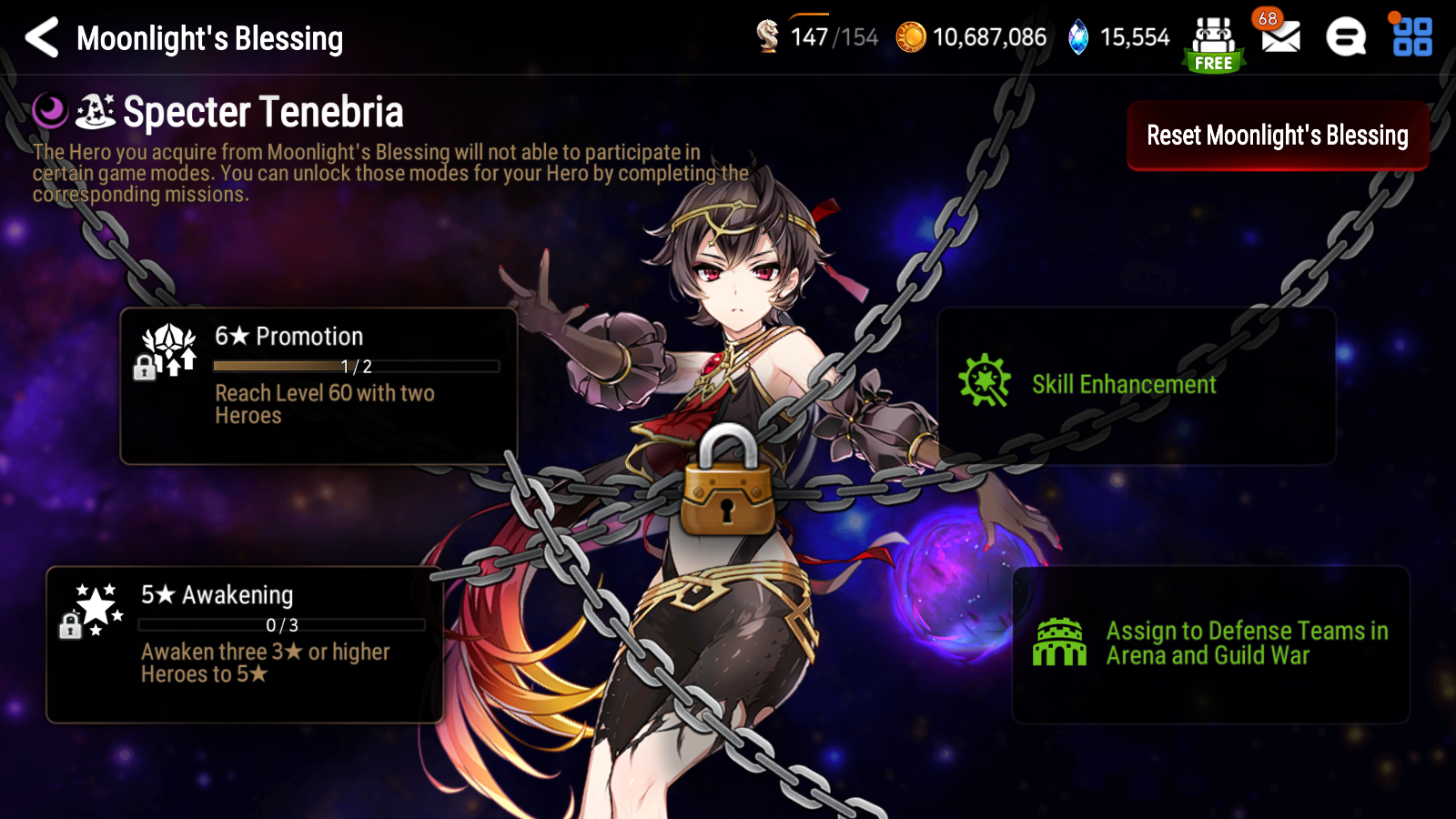This screenshot has width=1456, height=819.
Task: Open the chat speech bubble icon
Action: tap(1344, 38)
